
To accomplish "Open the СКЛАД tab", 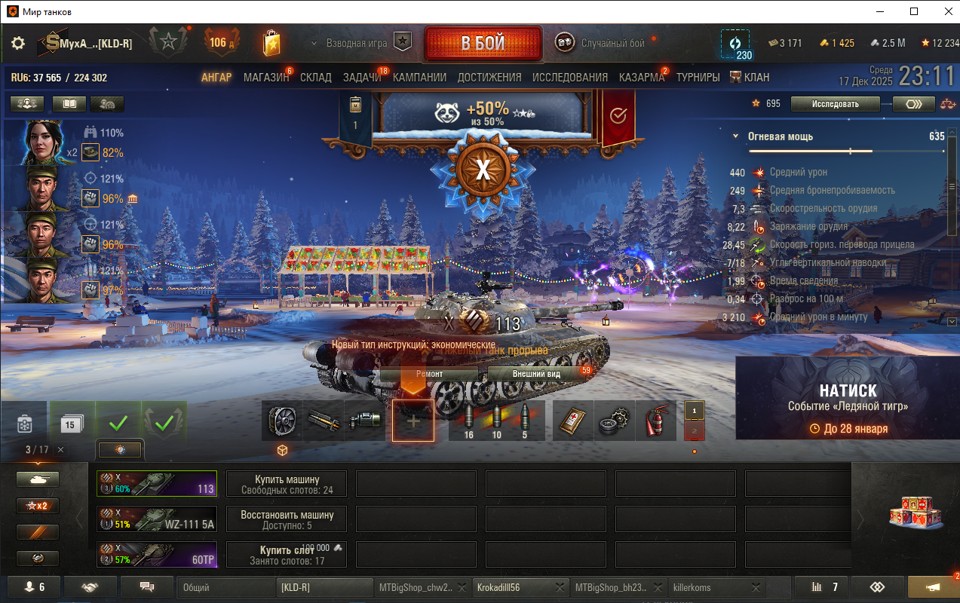I will click(x=315, y=77).
